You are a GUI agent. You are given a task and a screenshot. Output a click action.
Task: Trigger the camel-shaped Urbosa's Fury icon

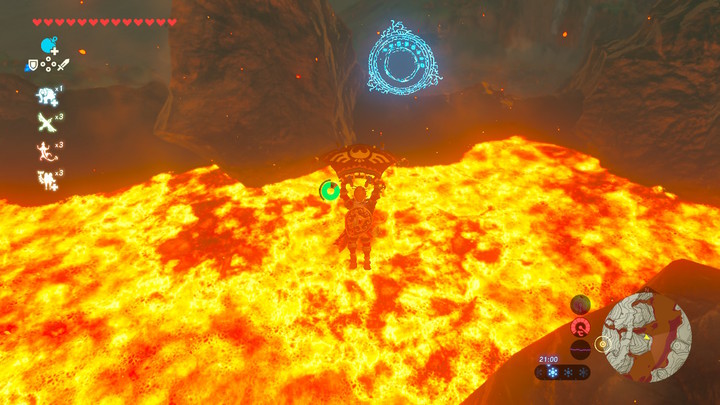coord(46,179)
